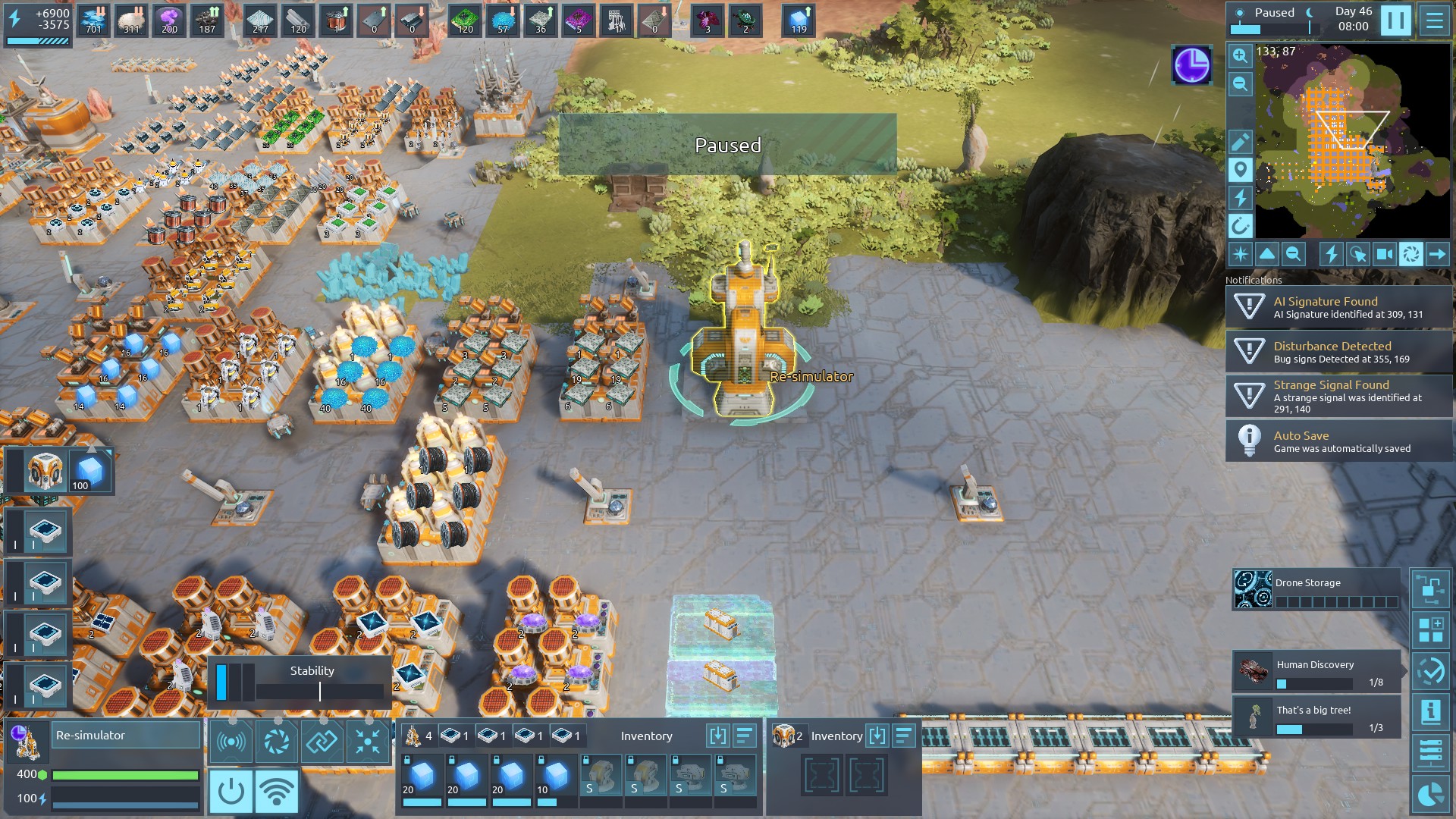The height and width of the screenshot is (819, 1456).
Task: Select the inventory slot holding 10 blue cubes
Action: [x=556, y=778]
